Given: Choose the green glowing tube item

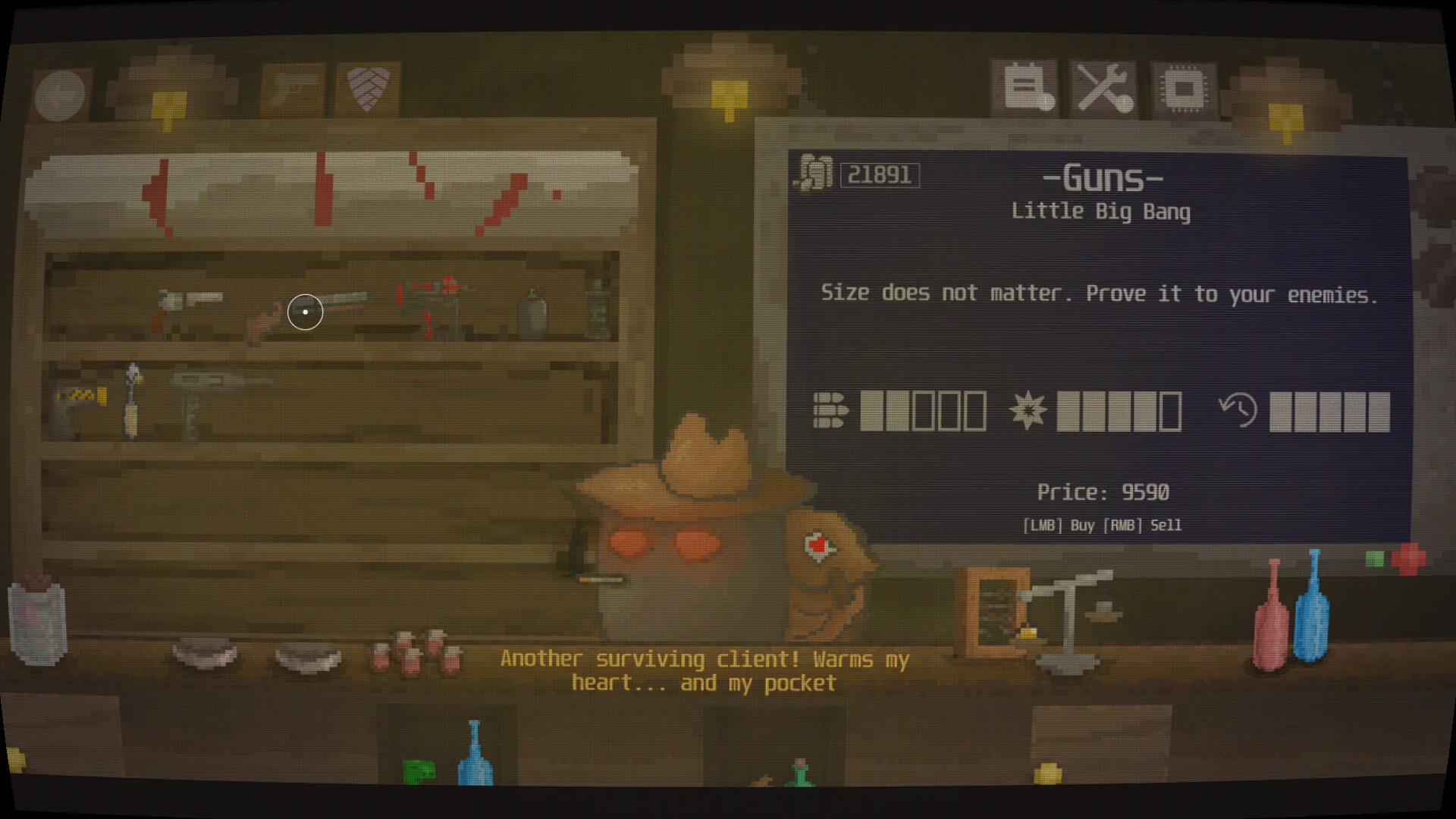Looking at the screenshot, I should (x=598, y=309).
